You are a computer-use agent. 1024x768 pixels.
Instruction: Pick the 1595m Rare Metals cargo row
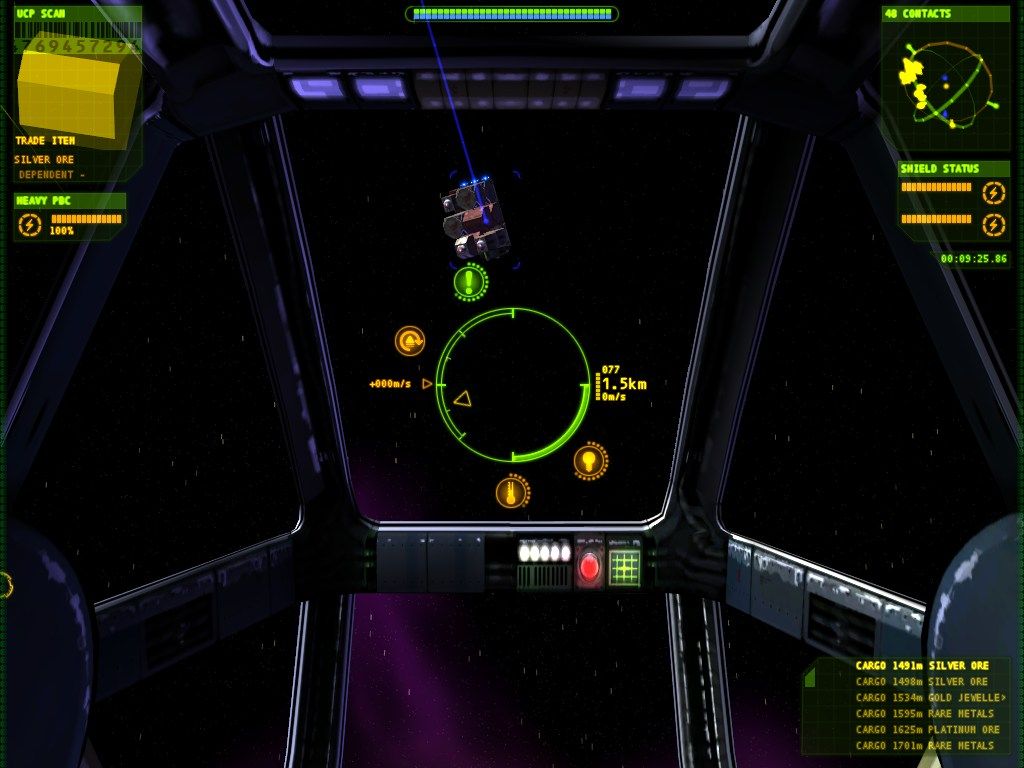tap(921, 714)
